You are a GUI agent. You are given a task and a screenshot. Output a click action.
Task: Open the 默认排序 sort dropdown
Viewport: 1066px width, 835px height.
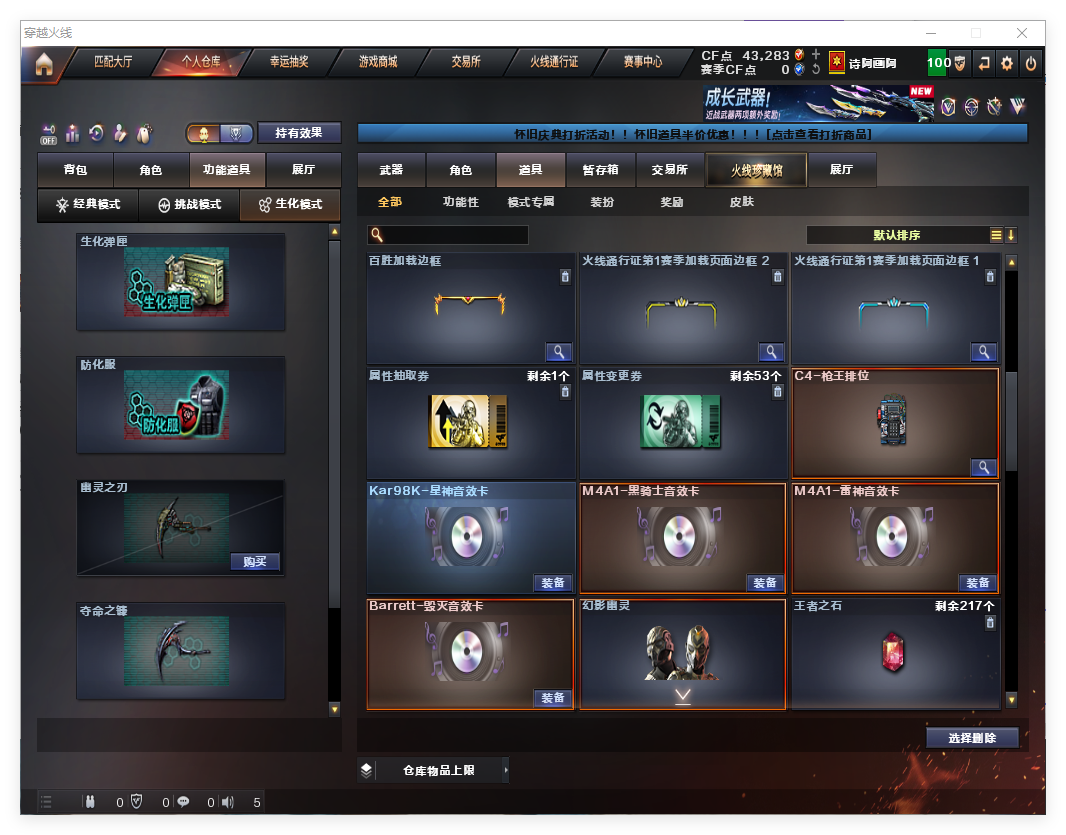[x=896, y=236]
